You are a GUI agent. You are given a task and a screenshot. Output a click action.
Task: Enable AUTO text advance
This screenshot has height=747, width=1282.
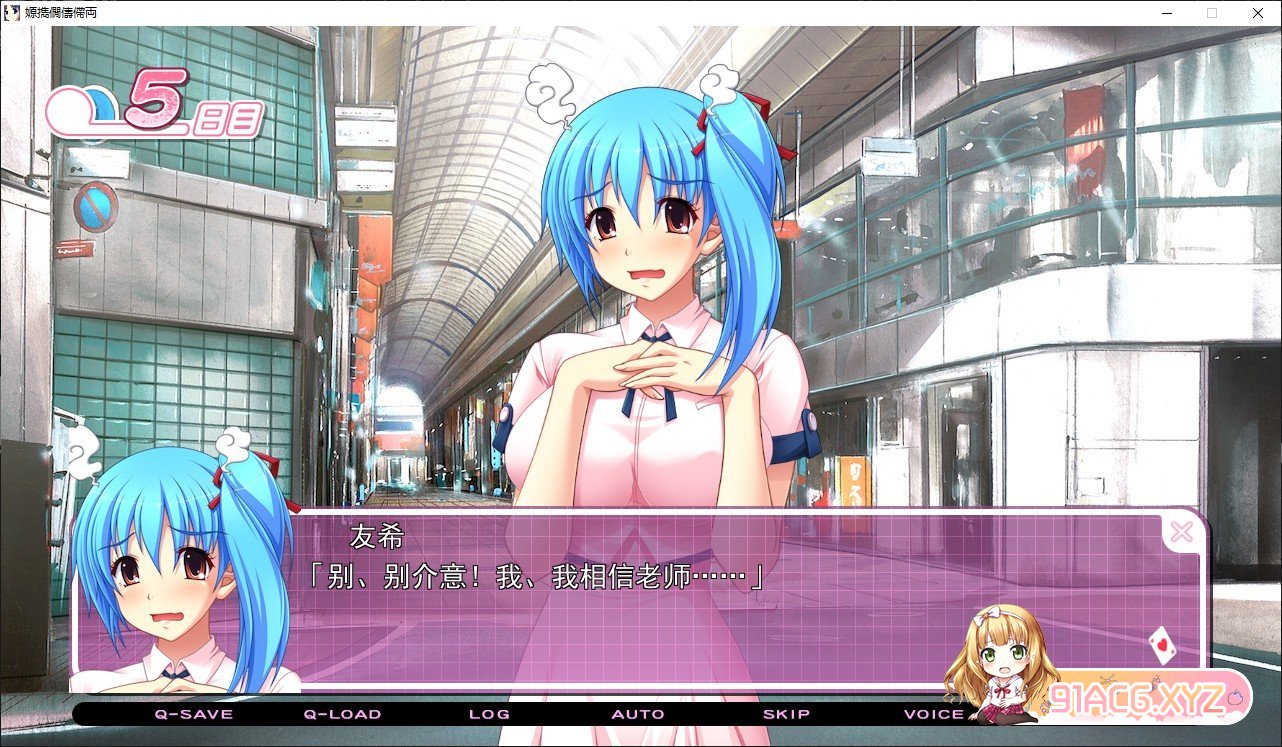tap(638, 714)
